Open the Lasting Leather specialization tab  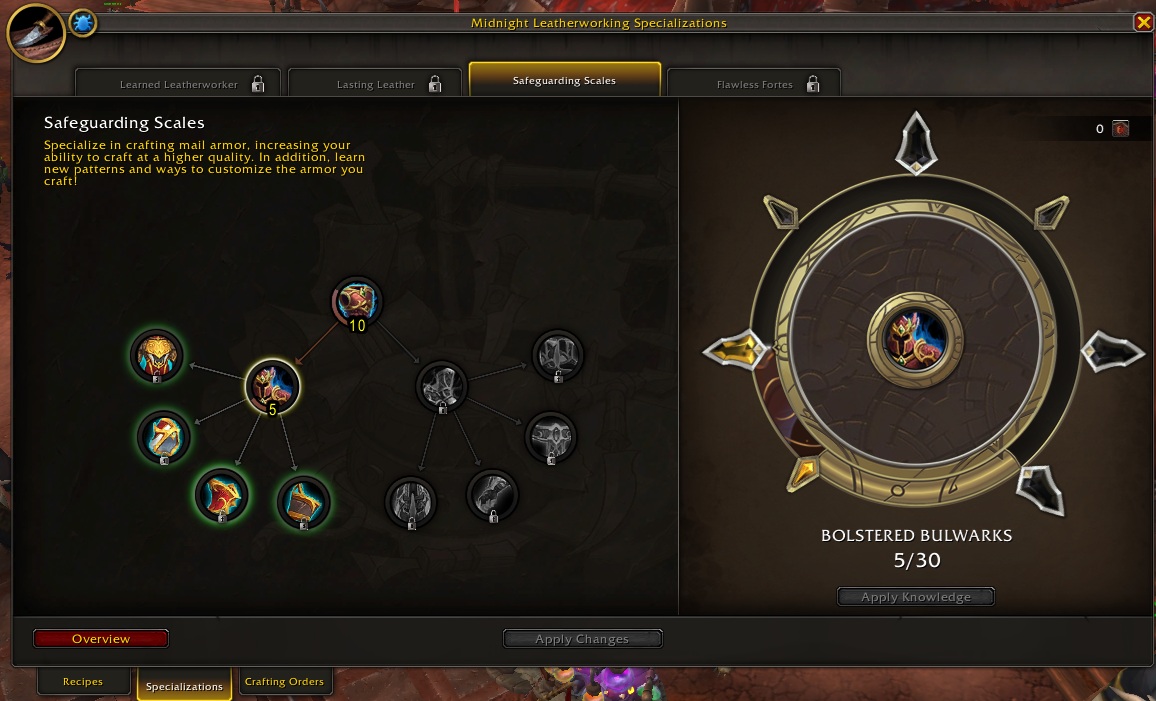pyautogui.click(x=376, y=84)
